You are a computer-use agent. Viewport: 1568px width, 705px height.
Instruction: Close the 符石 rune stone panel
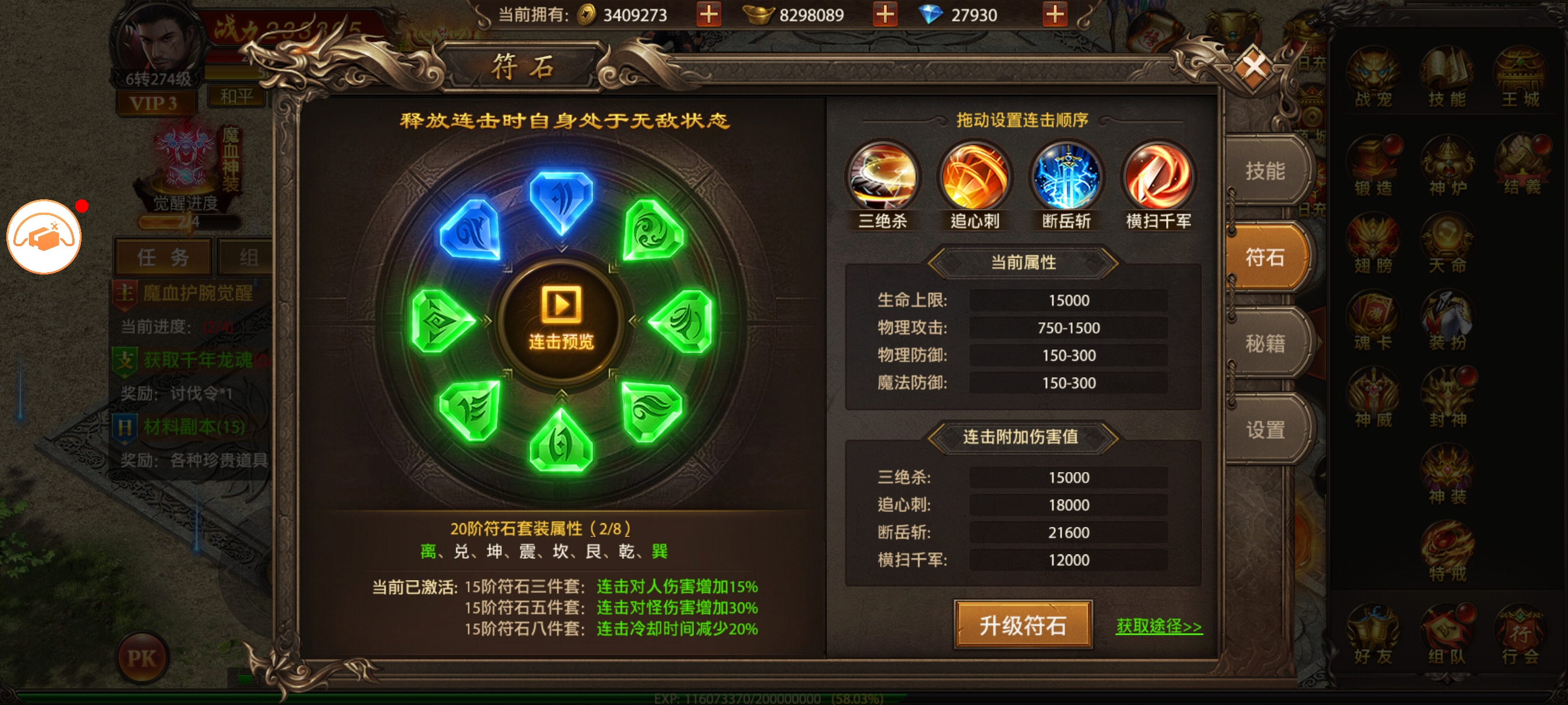[x=1254, y=66]
